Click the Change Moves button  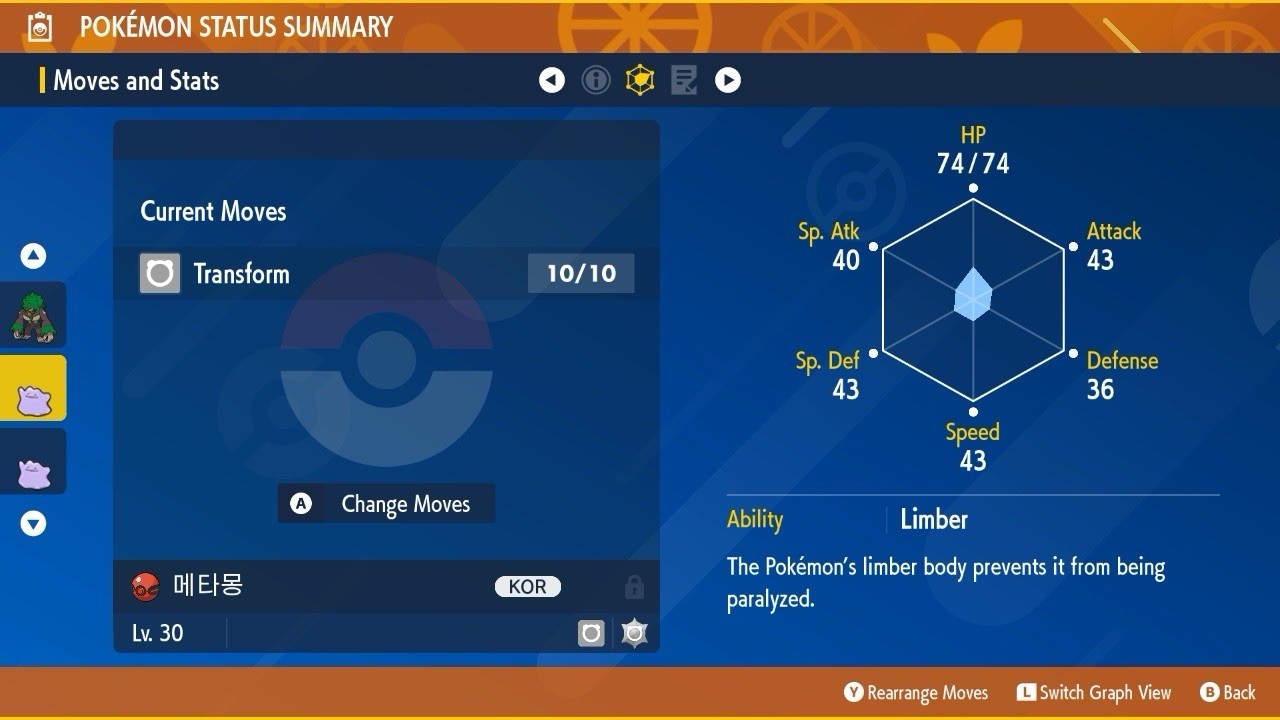(386, 504)
